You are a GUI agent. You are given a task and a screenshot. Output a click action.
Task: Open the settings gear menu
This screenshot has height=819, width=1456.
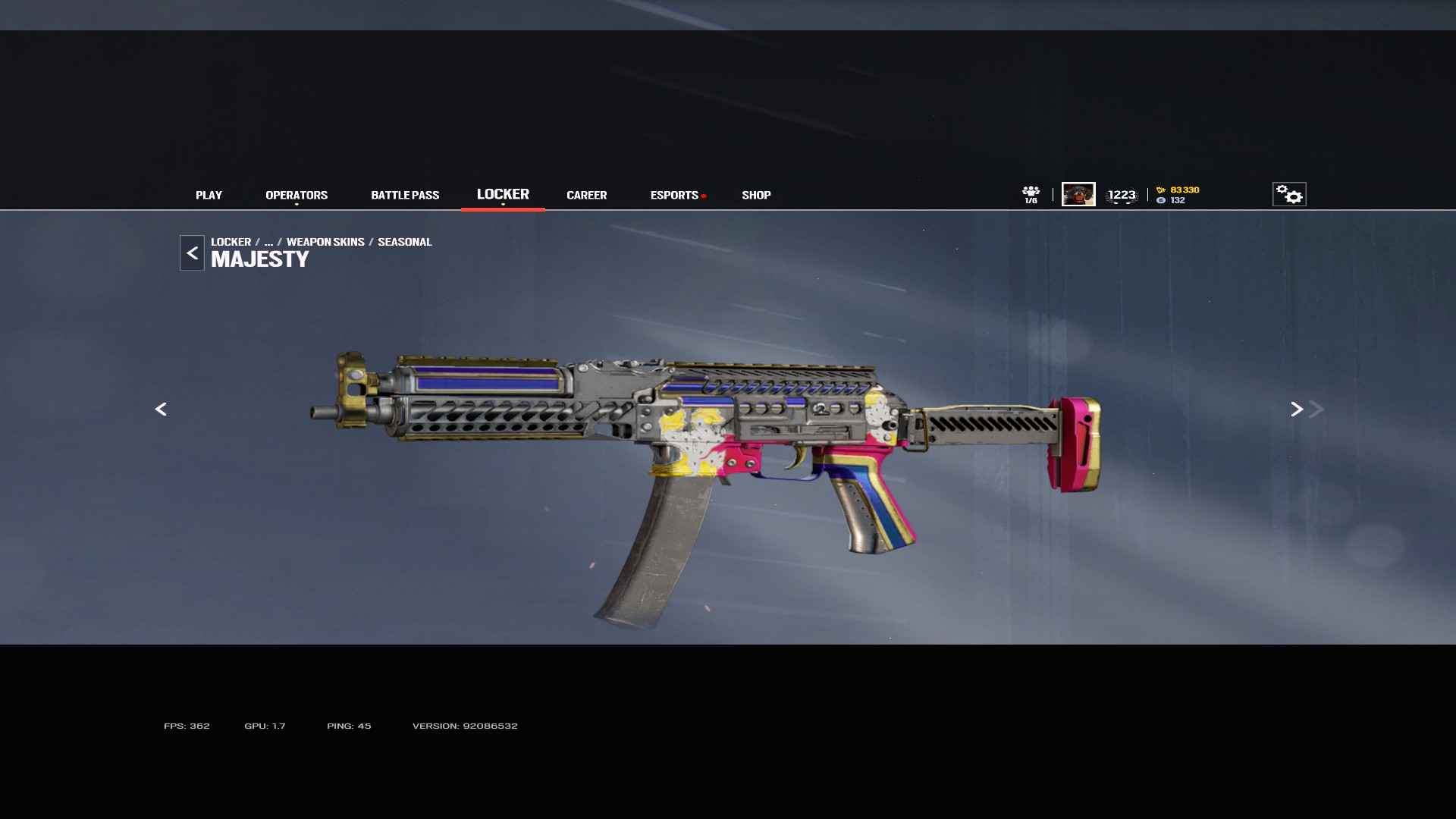(x=1288, y=194)
